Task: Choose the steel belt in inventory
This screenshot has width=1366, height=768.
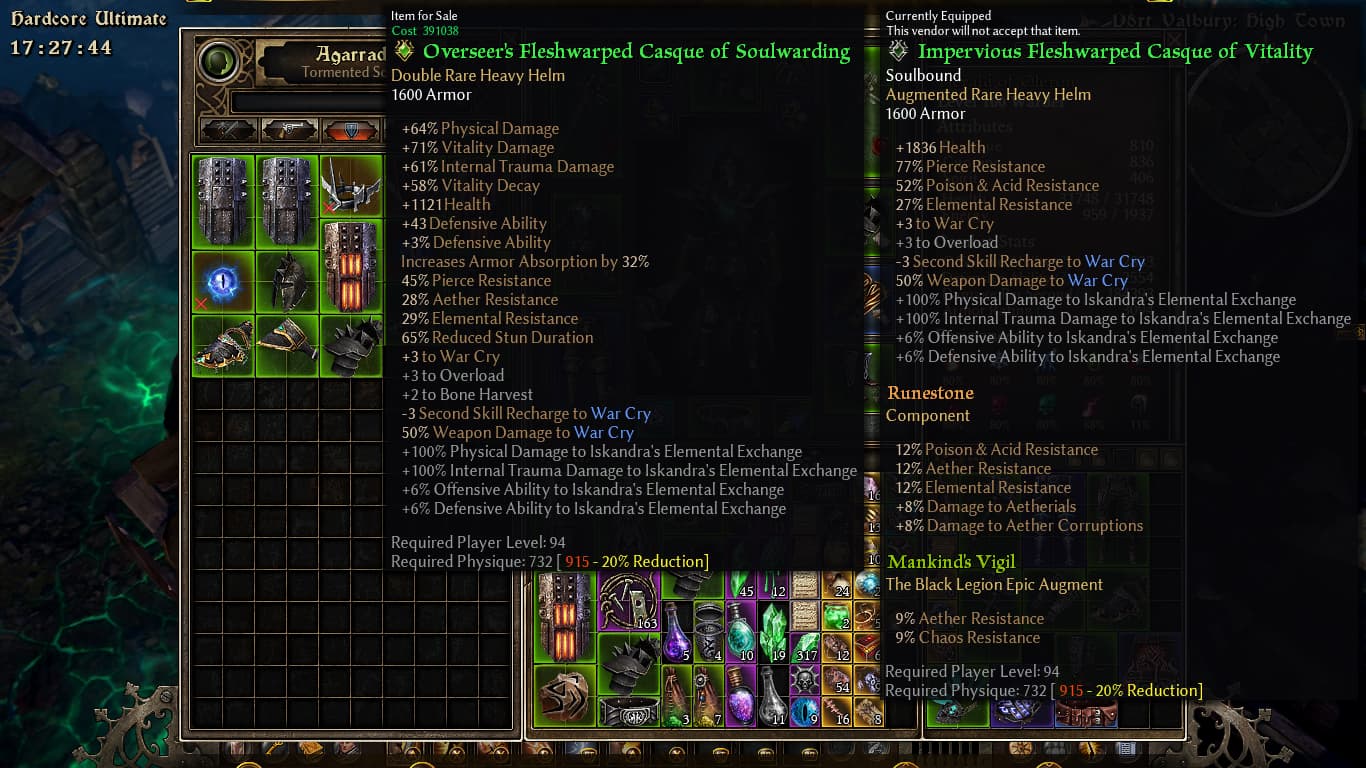Action: point(629,711)
